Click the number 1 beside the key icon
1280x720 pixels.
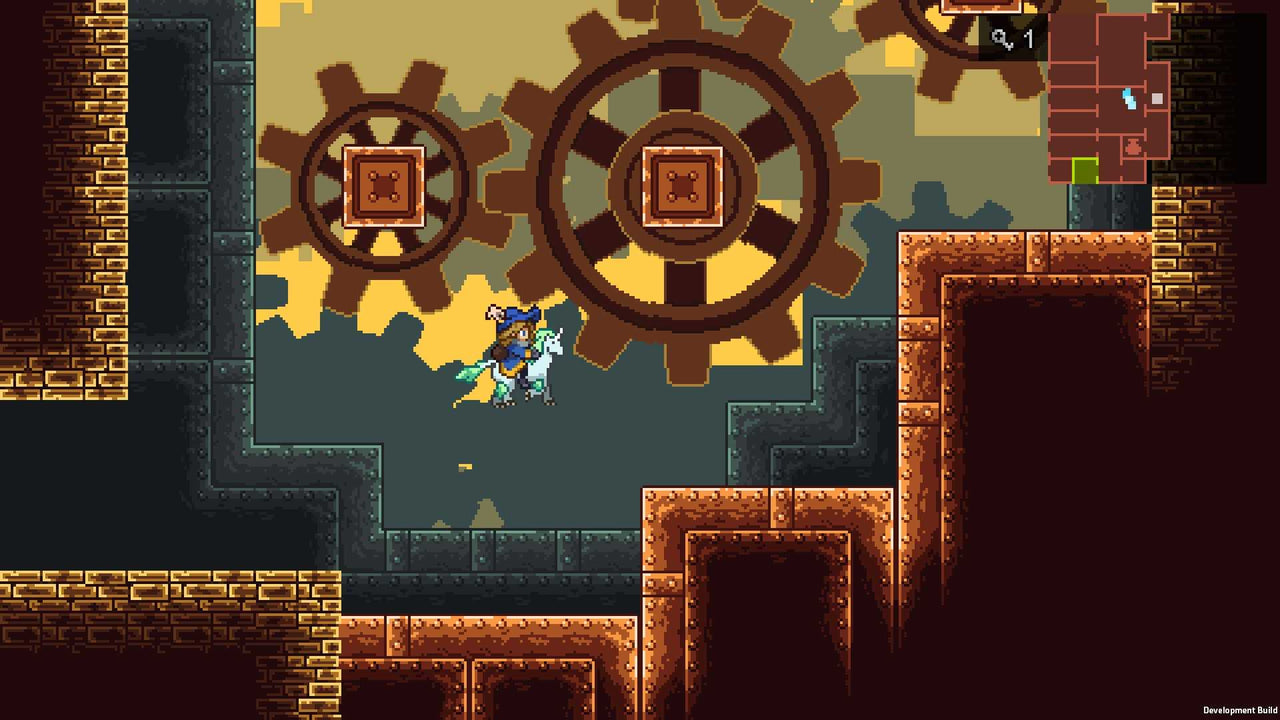tap(1029, 39)
